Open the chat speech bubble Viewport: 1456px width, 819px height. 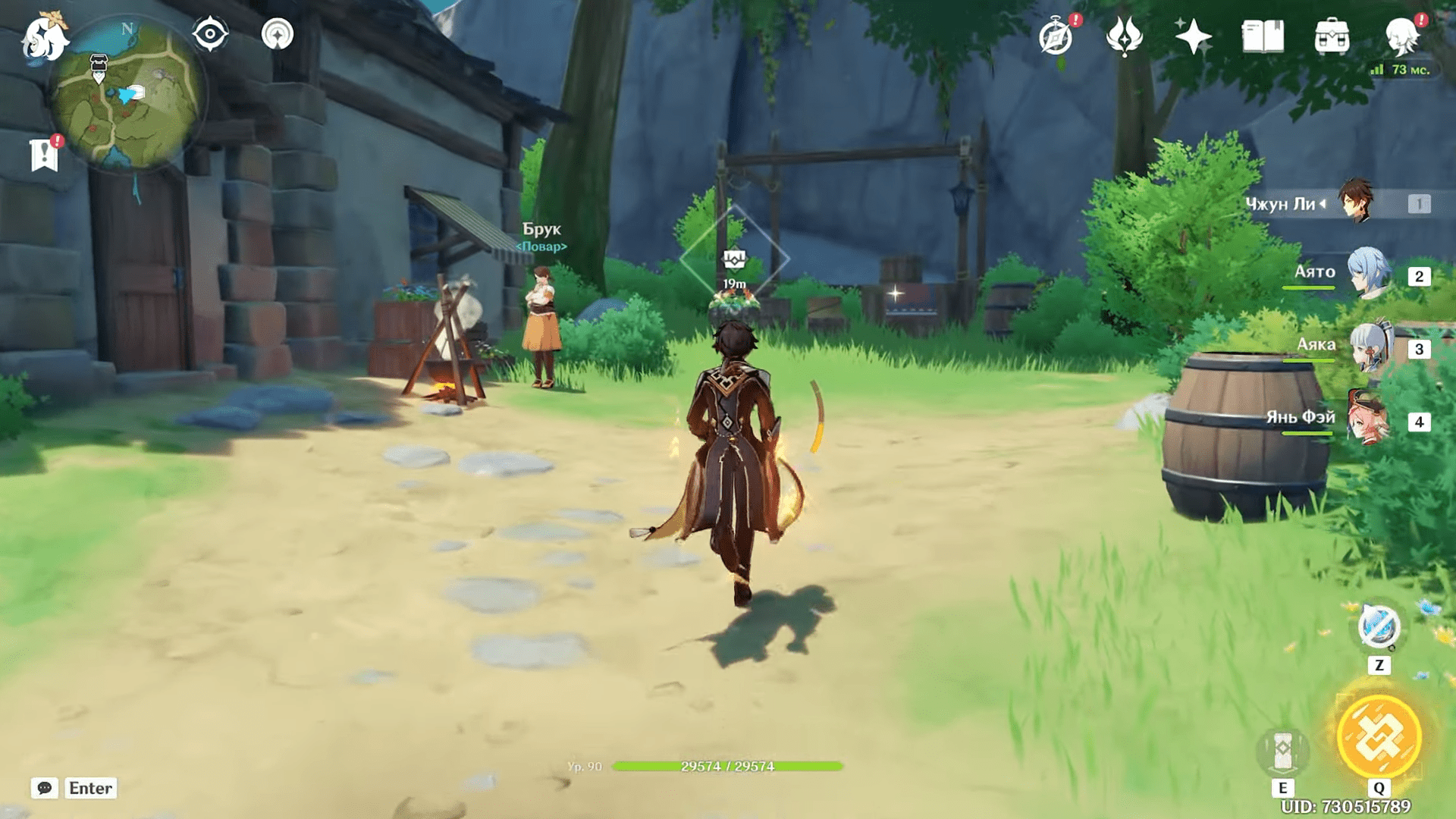45,788
